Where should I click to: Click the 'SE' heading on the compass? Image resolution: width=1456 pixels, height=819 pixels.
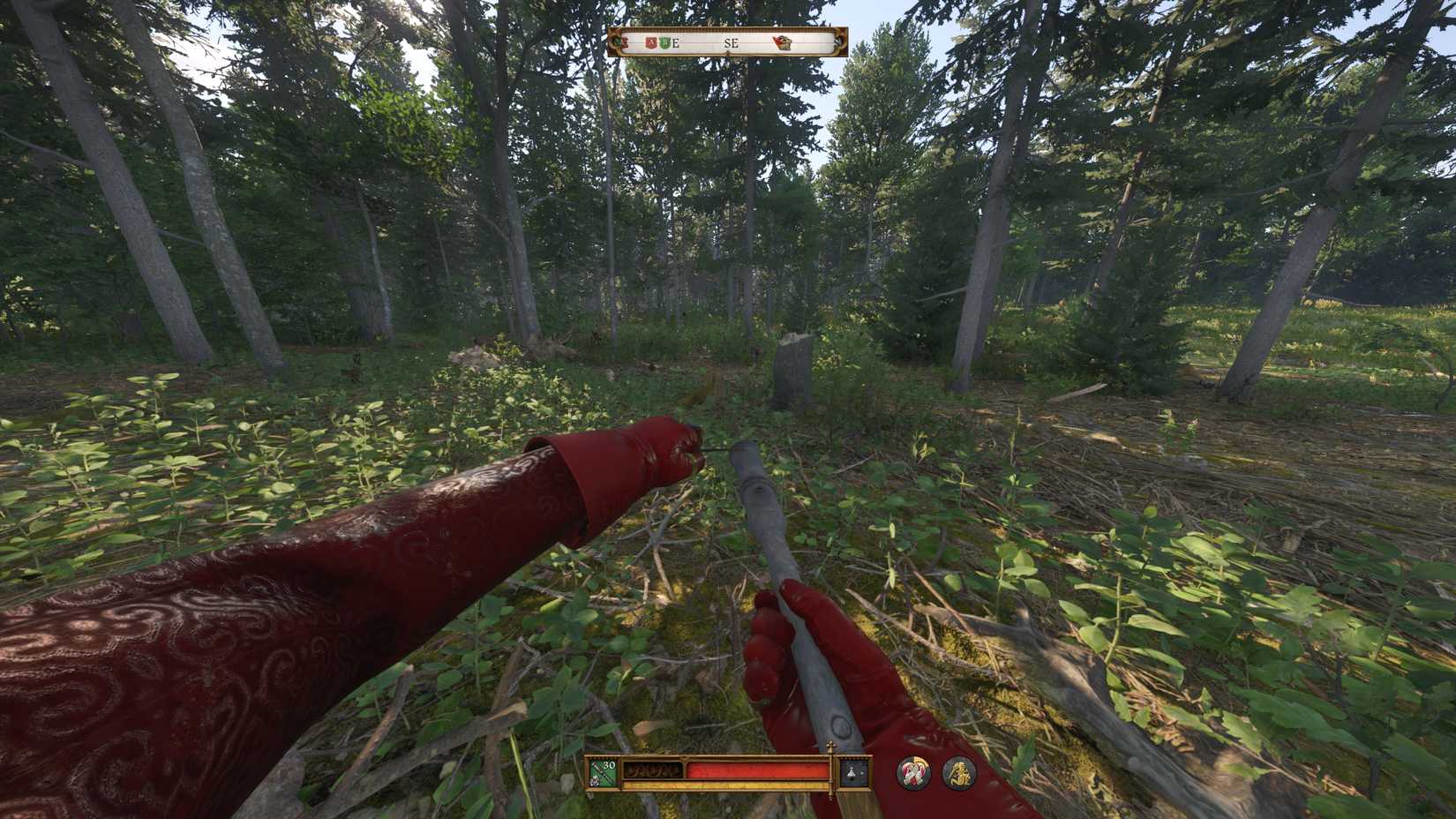732,41
